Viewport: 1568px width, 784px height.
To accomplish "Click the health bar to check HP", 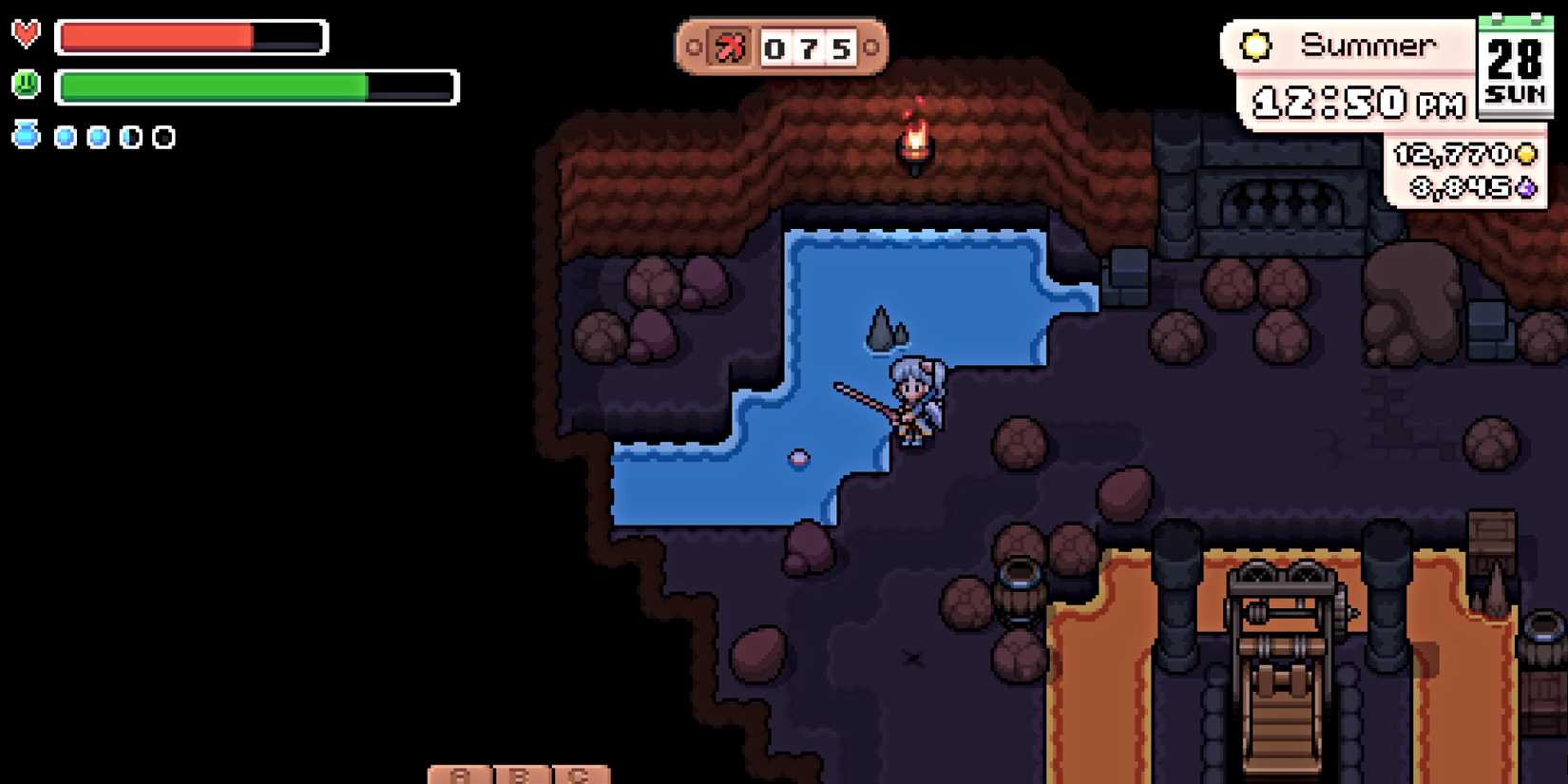I will pos(190,37).
